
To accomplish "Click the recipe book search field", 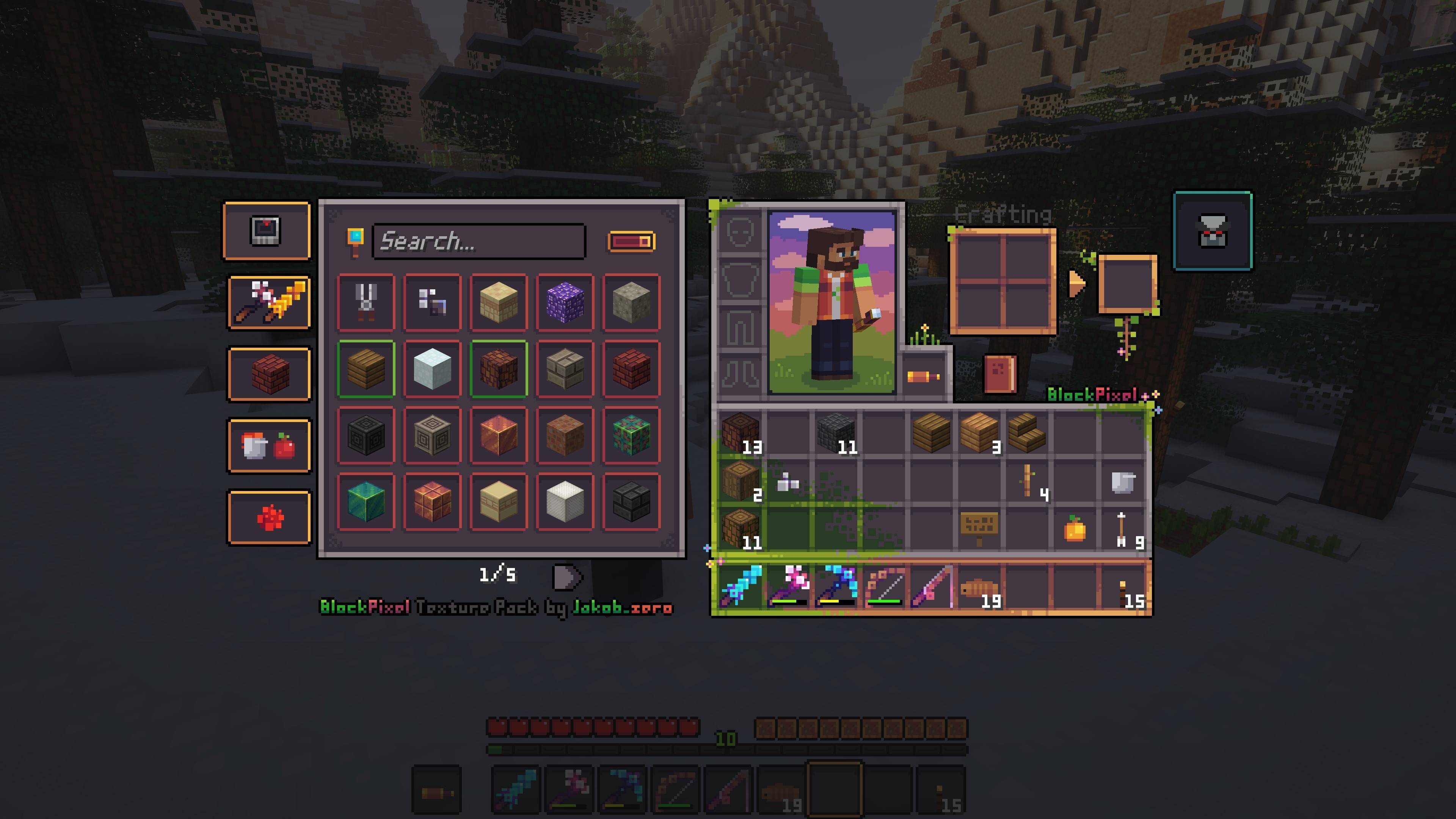I will click(x=478, y=242).
